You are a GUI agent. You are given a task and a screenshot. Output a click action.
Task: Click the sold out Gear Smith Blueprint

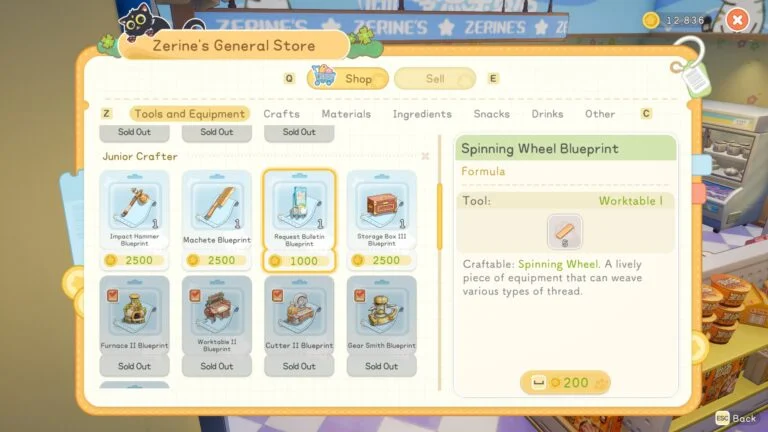point(381,315)
